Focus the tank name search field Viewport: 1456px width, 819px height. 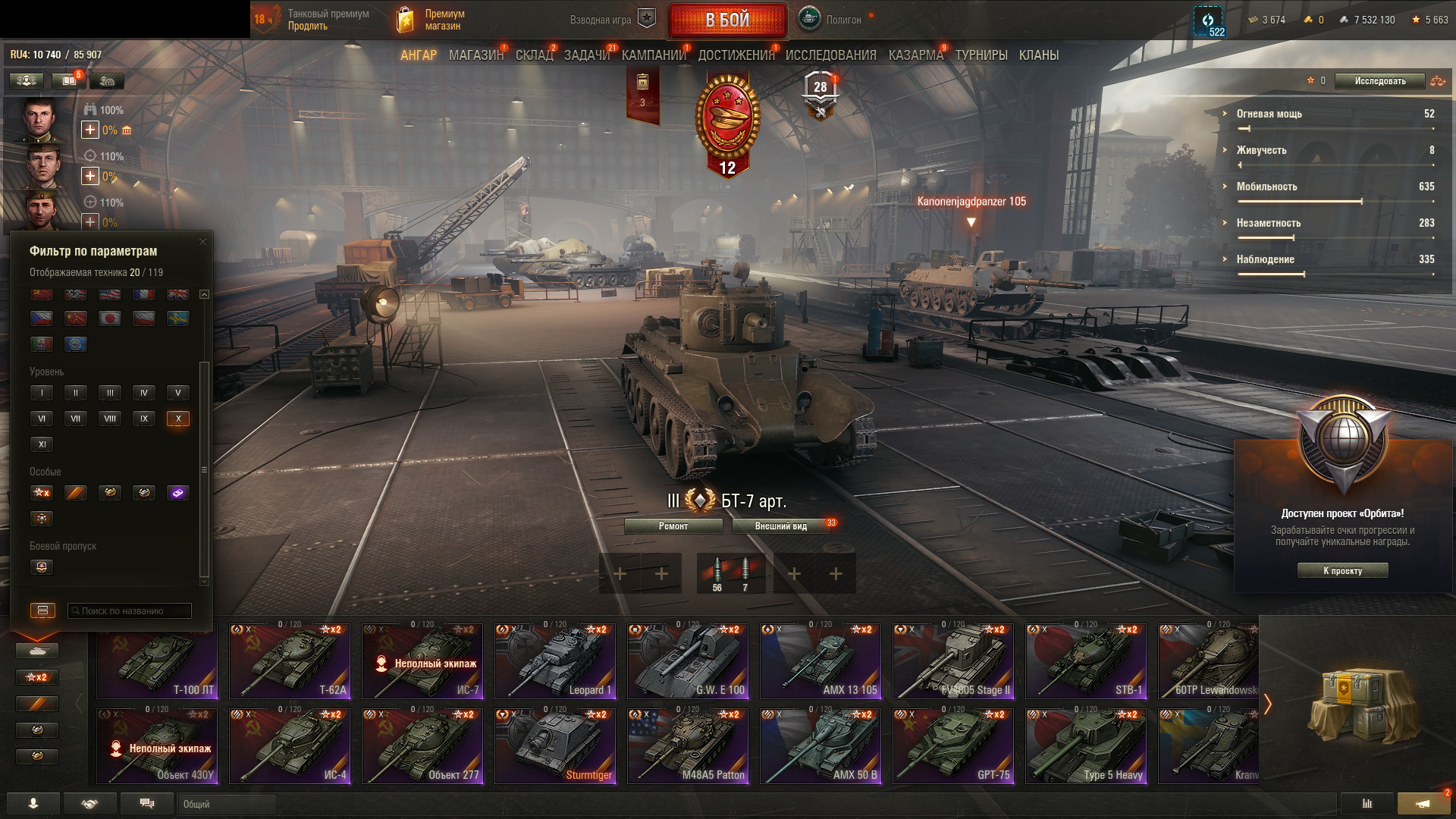point(130,611)
